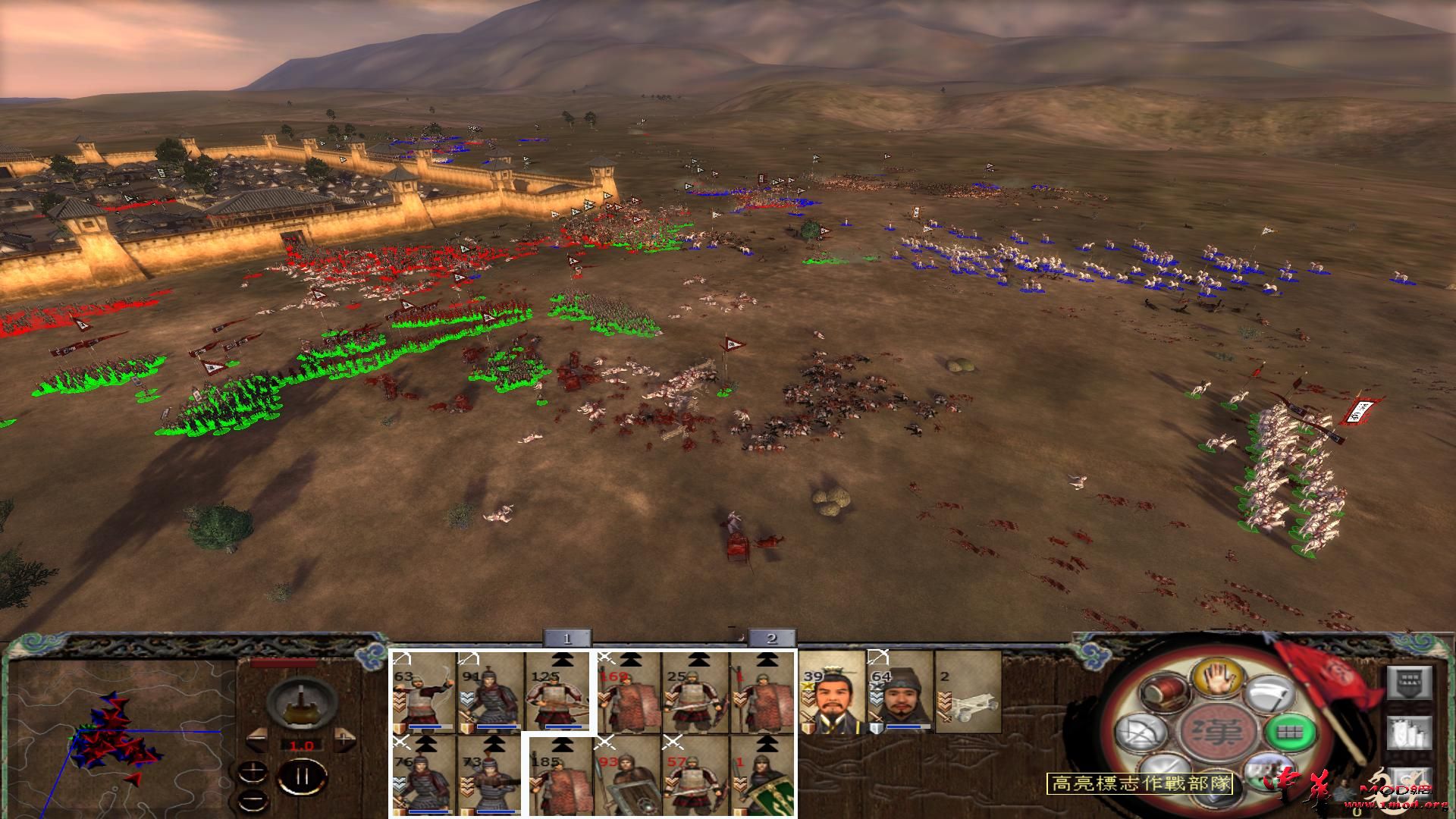The height and width of the screenshot is (819, 1456).
Task: Toggle guard mode for the 76-man infantry unit
Action: [x=401, y=743]
